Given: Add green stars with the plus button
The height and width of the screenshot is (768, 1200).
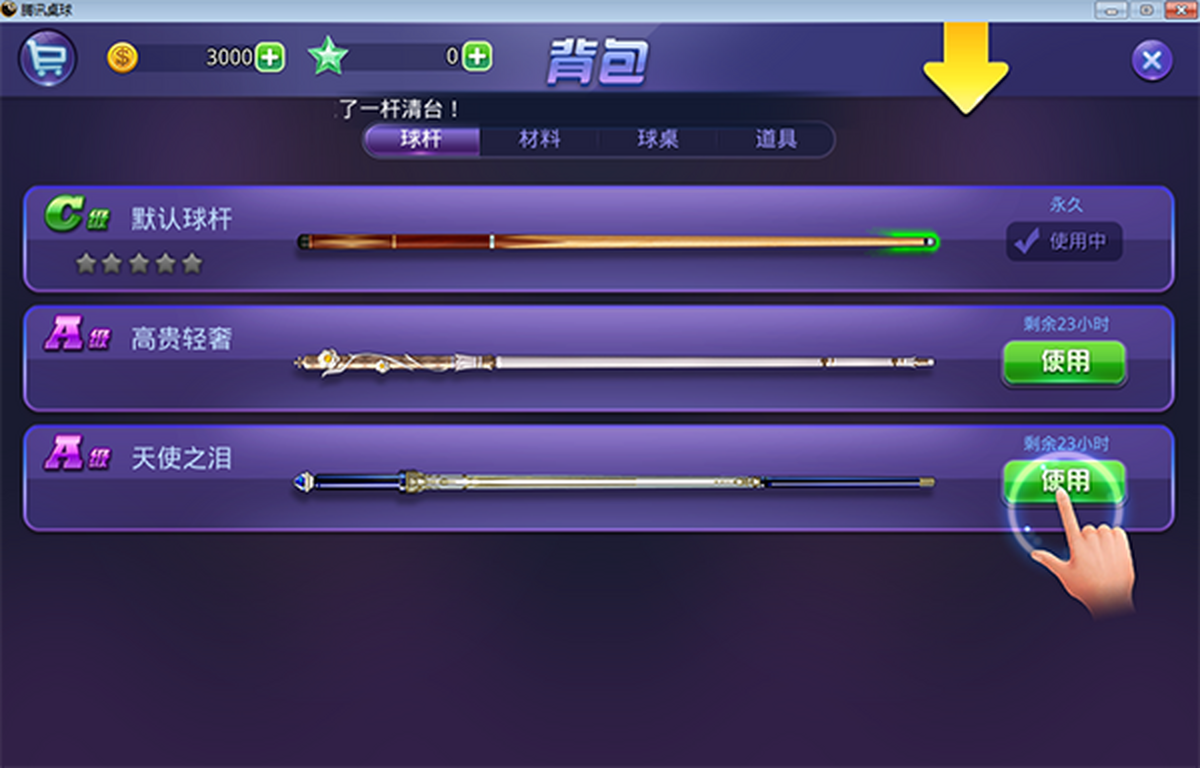Looking at the screenshot, I should pos(478,57).
